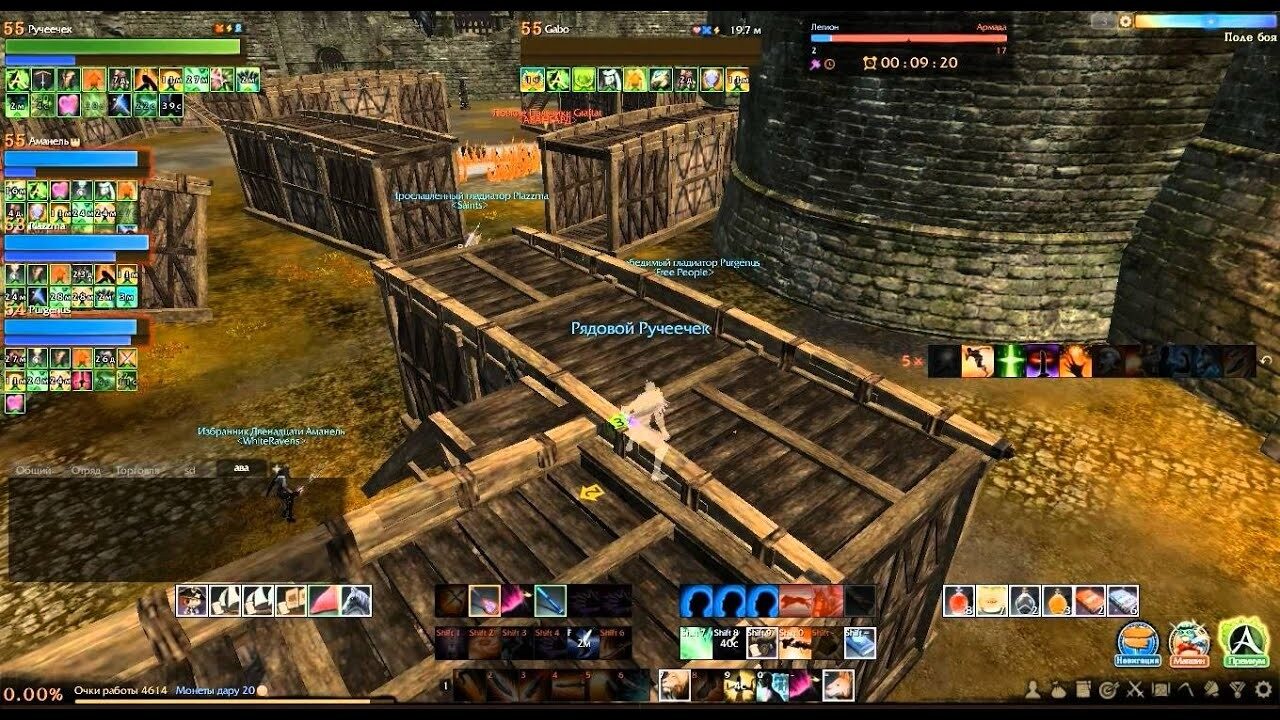This screenshot has height=720, width=1280.
Task: Open the inventory bag icon
Action: coord(1058,690)
